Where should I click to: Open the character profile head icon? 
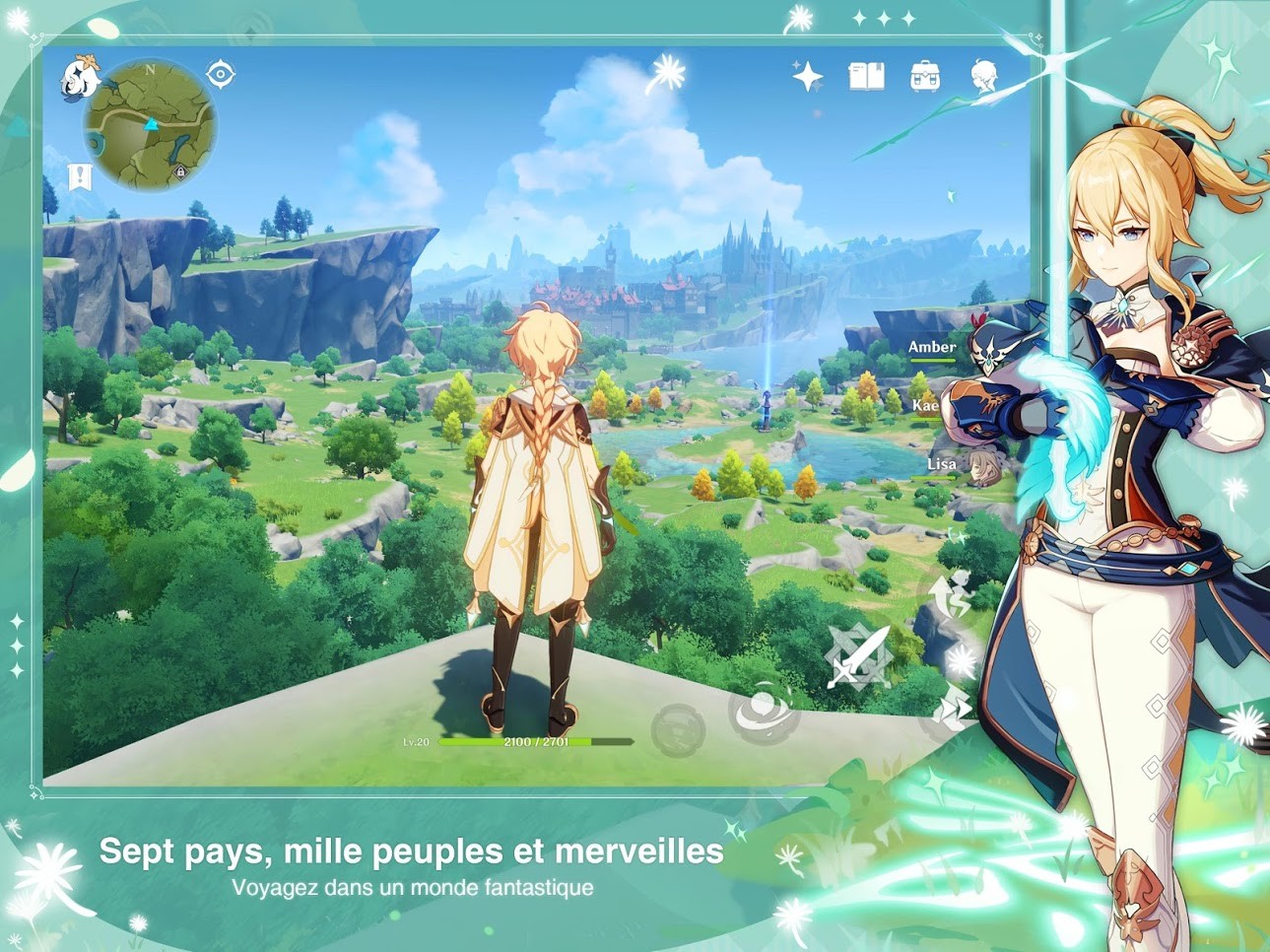coord(983,76)
